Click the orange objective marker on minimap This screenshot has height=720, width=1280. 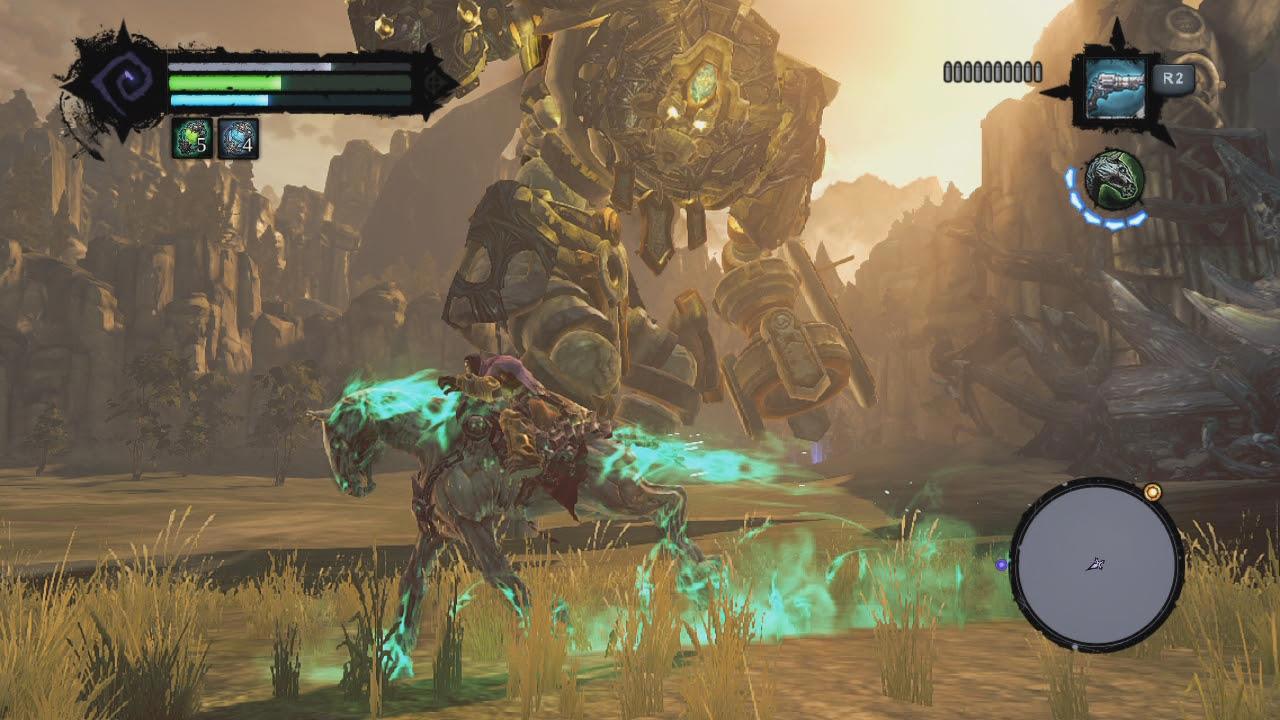(x=1152, y=492)
